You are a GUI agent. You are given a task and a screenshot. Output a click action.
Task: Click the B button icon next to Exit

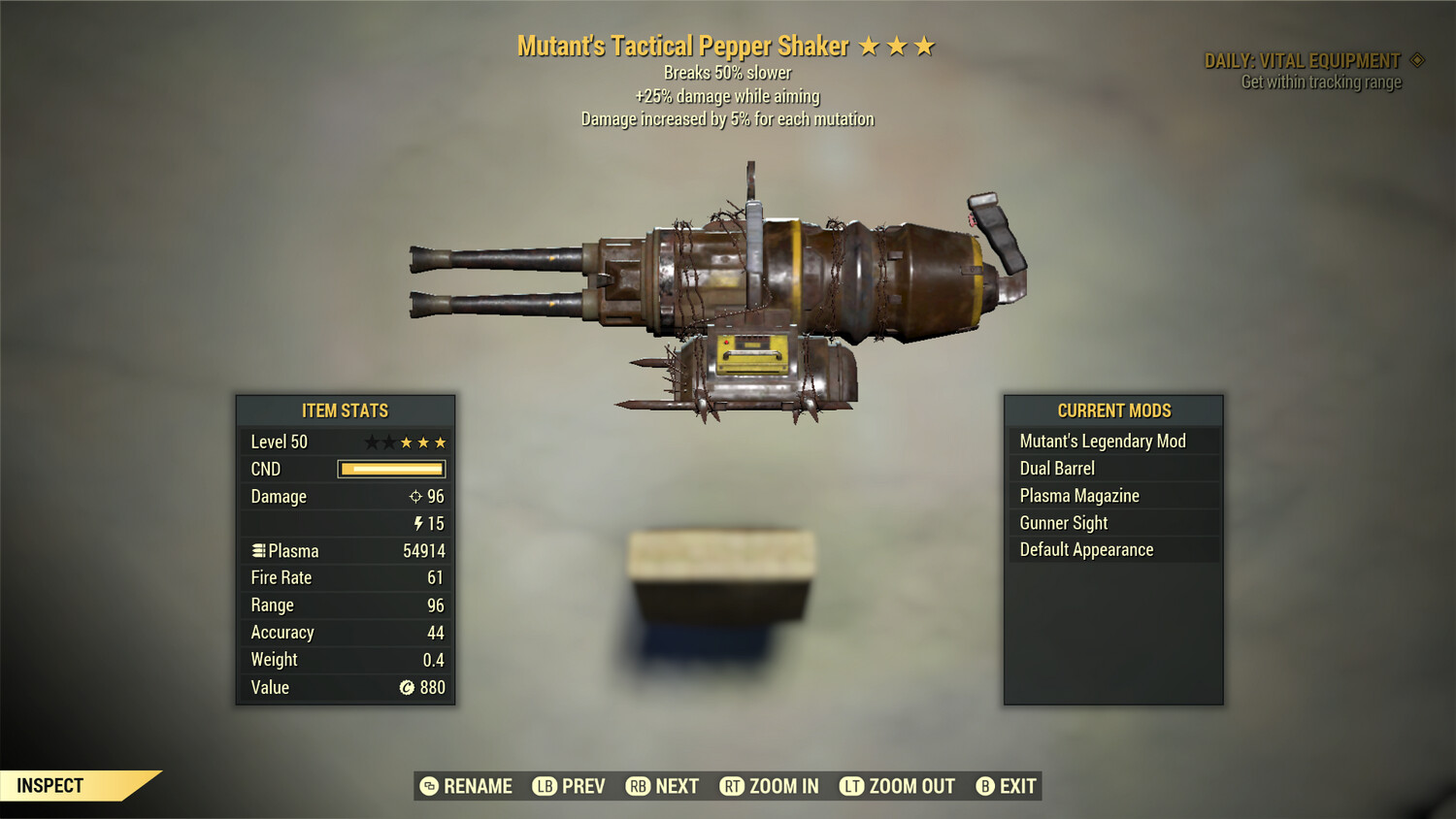(985, 786)
